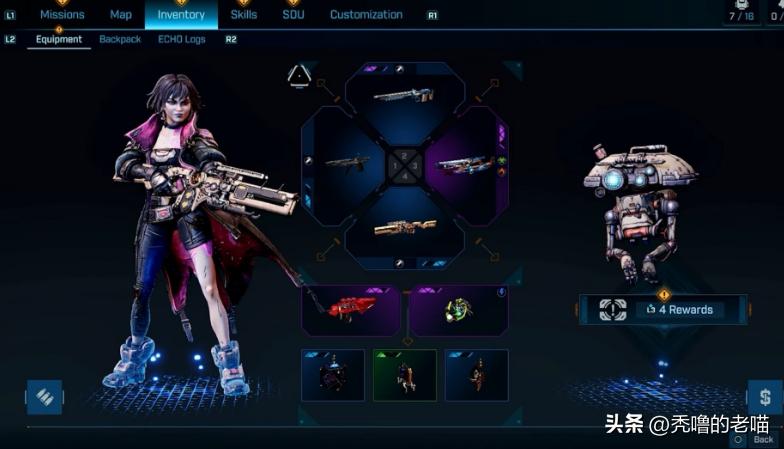Open the Missions tab
This screenshot has height=449, width=784.
click(62, 15)
